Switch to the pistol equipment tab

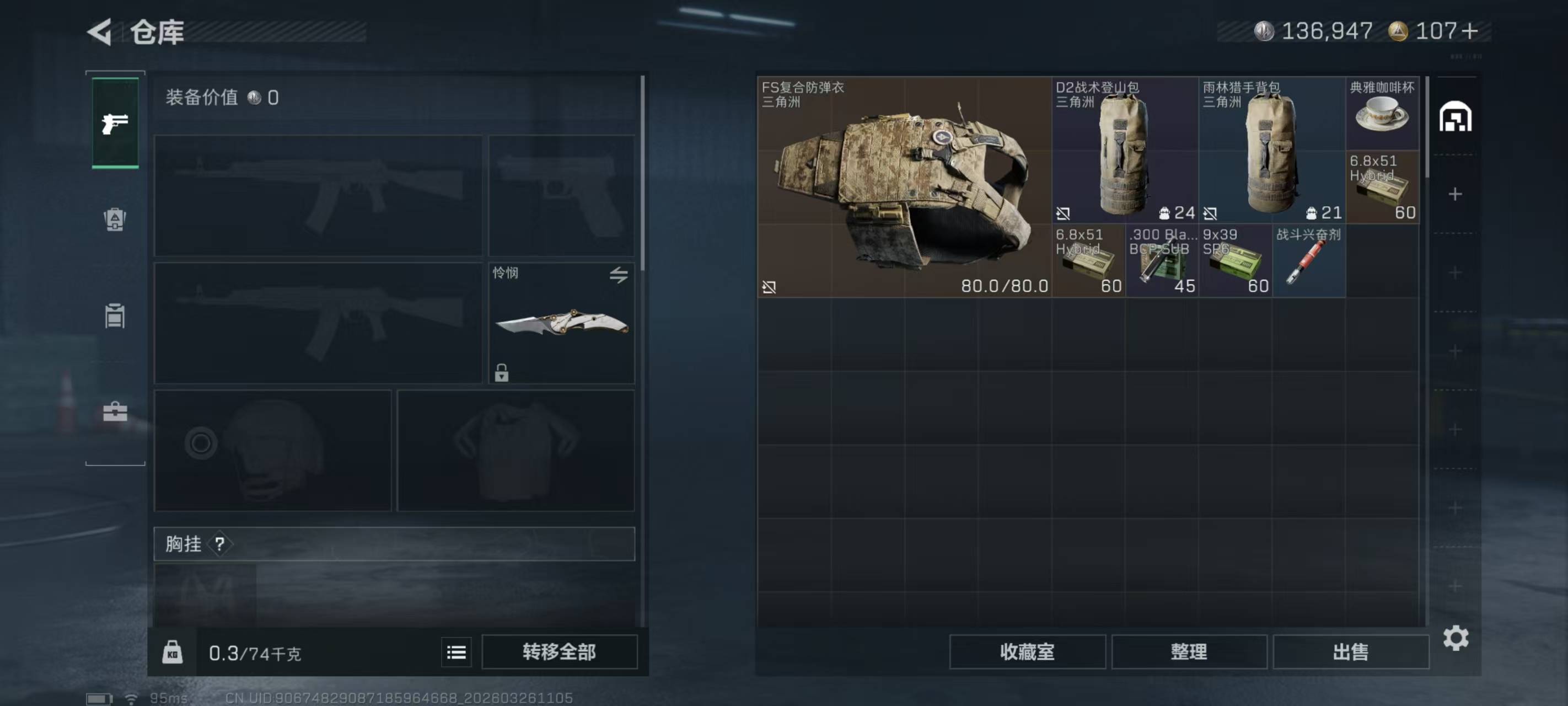tap(115, 124)
